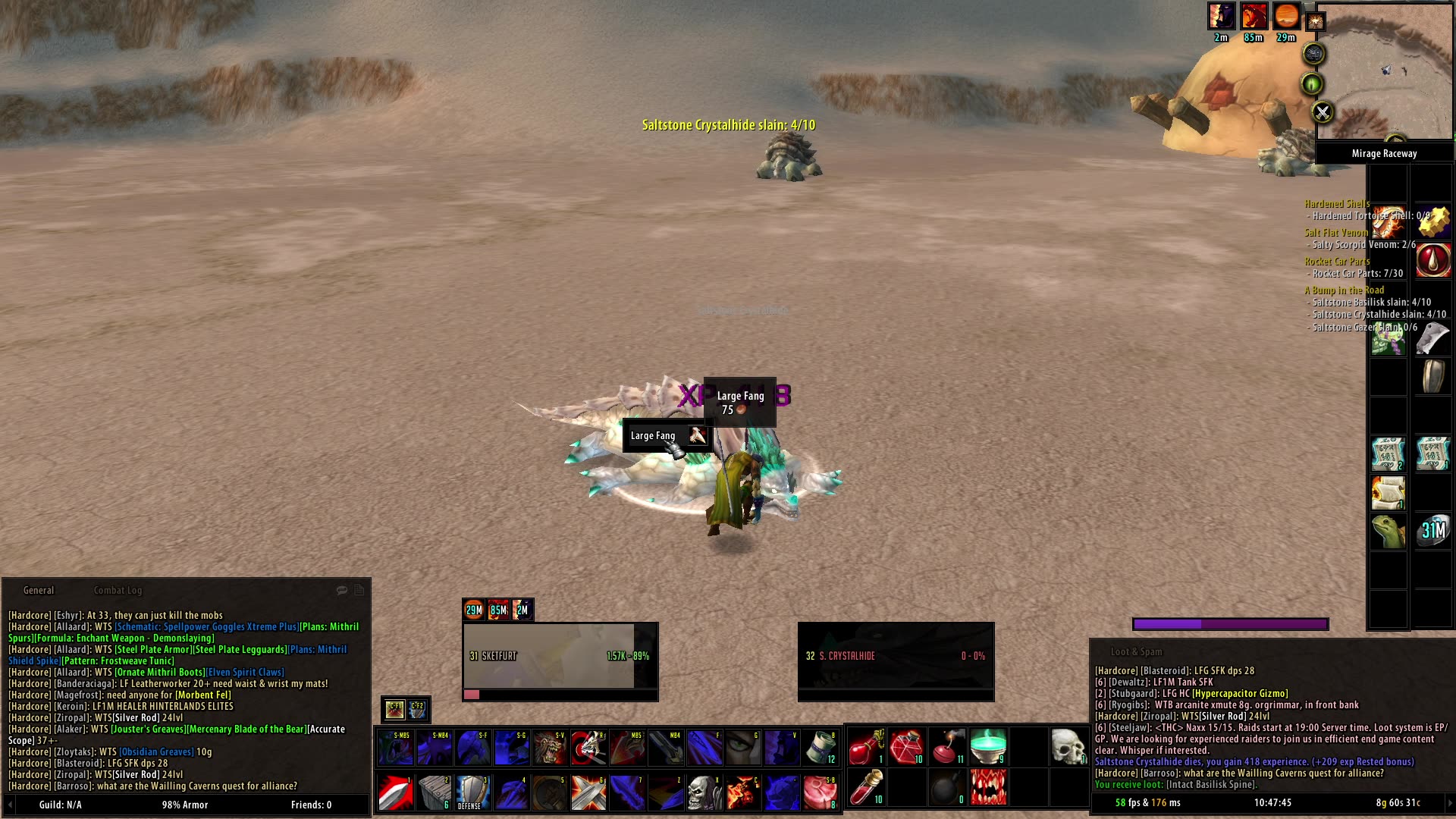Collapse the A Bump in the Road quest

[x=1345, y=290]
